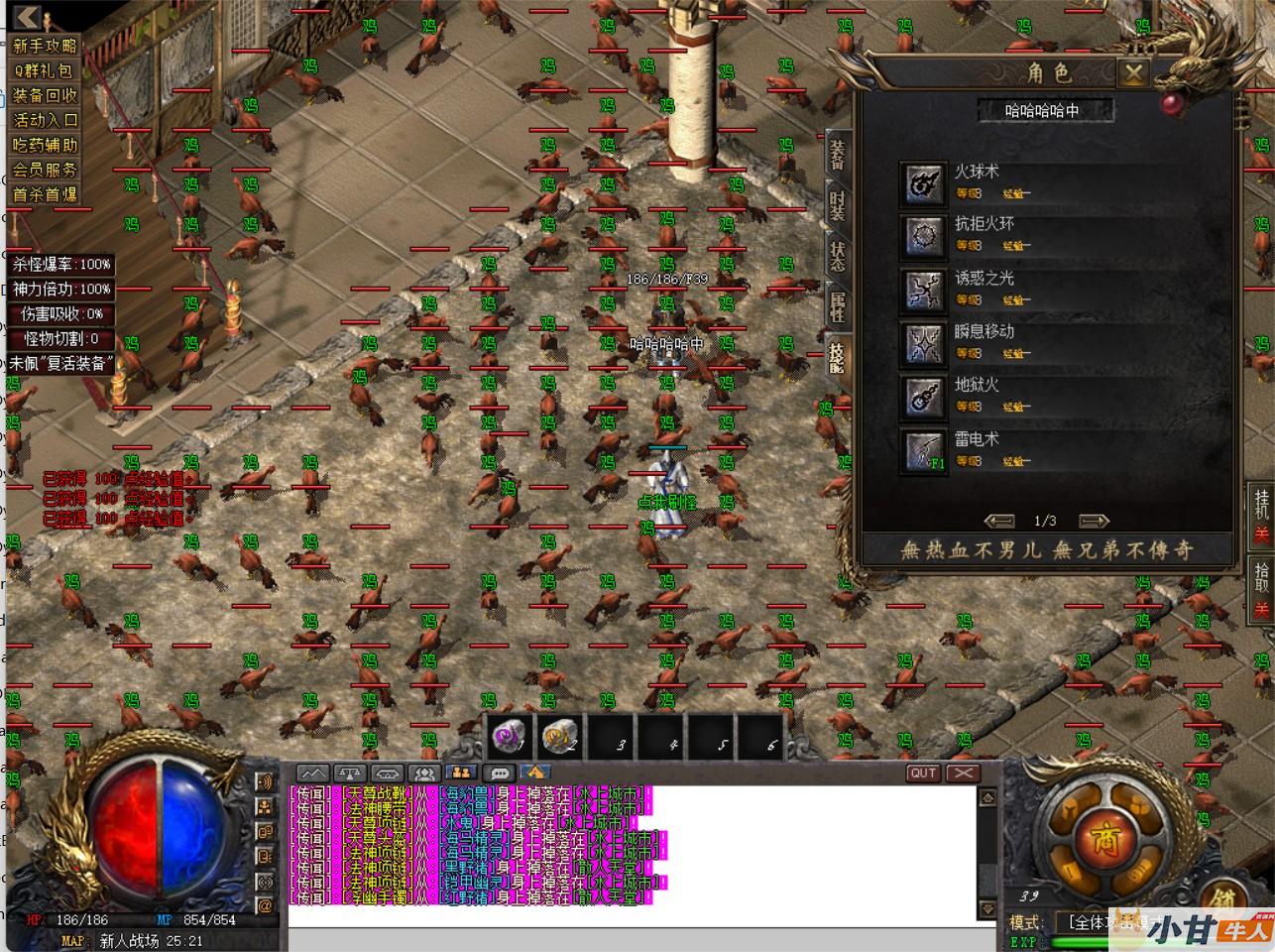Image resolution: width=1275 pixels, height=952 pixels.
Task: Open the 商 shop button
Action: (1101, 840)
